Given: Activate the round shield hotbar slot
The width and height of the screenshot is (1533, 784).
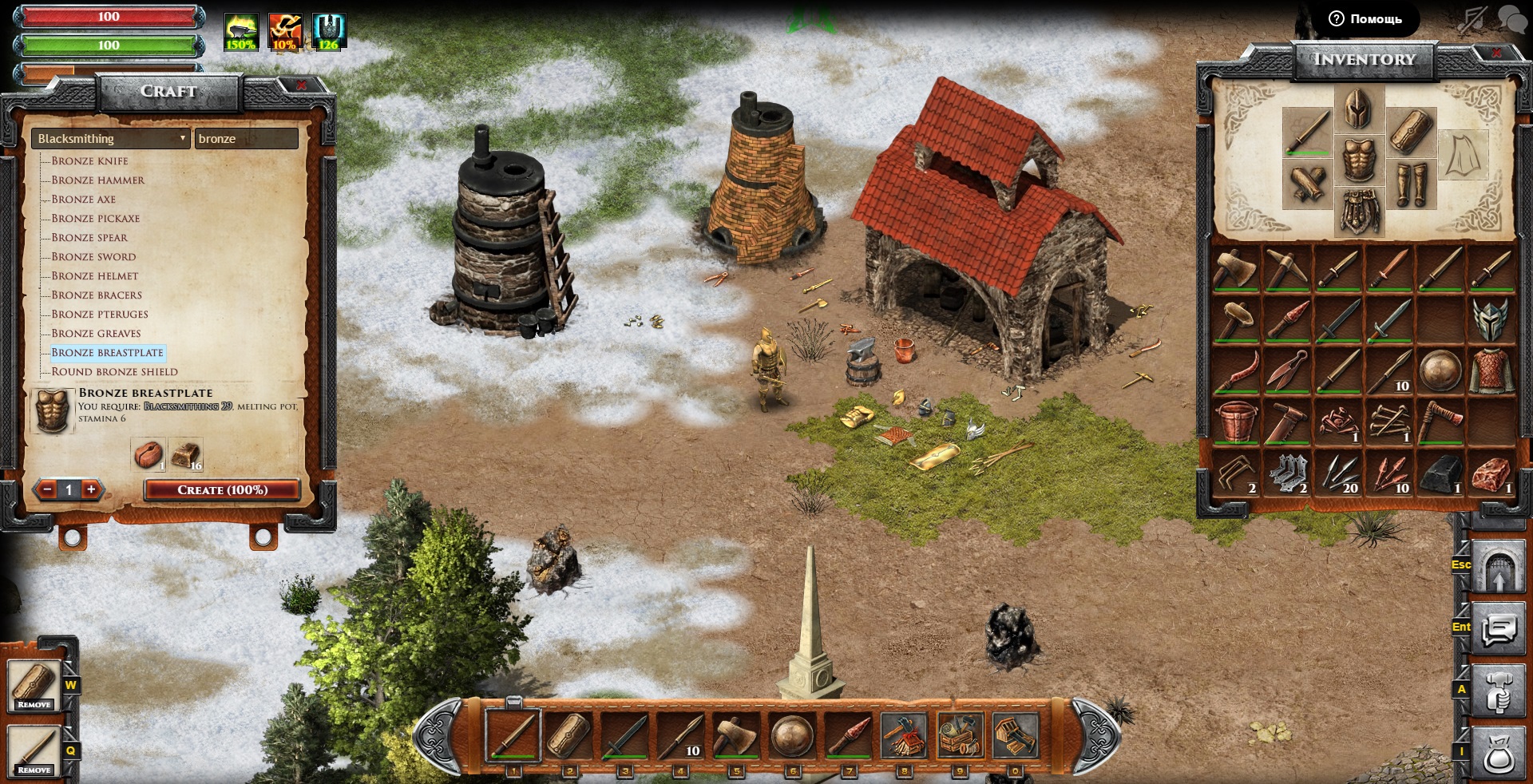Looking at the screenshot, I should point(792,735).
